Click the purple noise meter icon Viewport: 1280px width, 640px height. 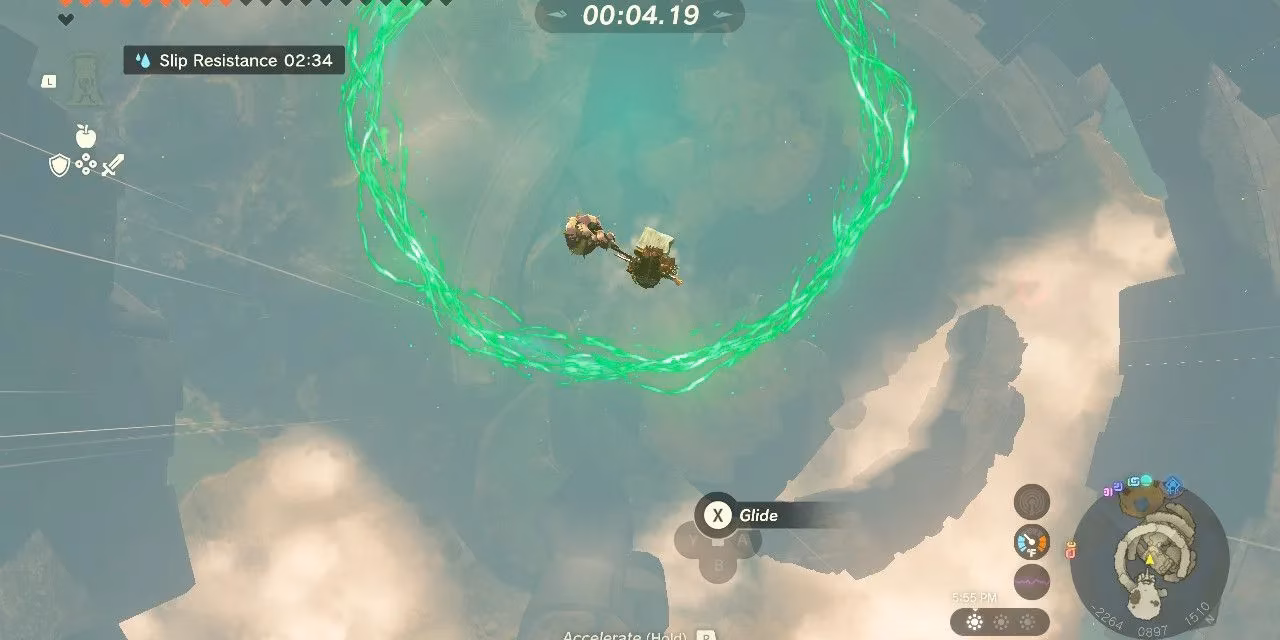coord(1031,581)
